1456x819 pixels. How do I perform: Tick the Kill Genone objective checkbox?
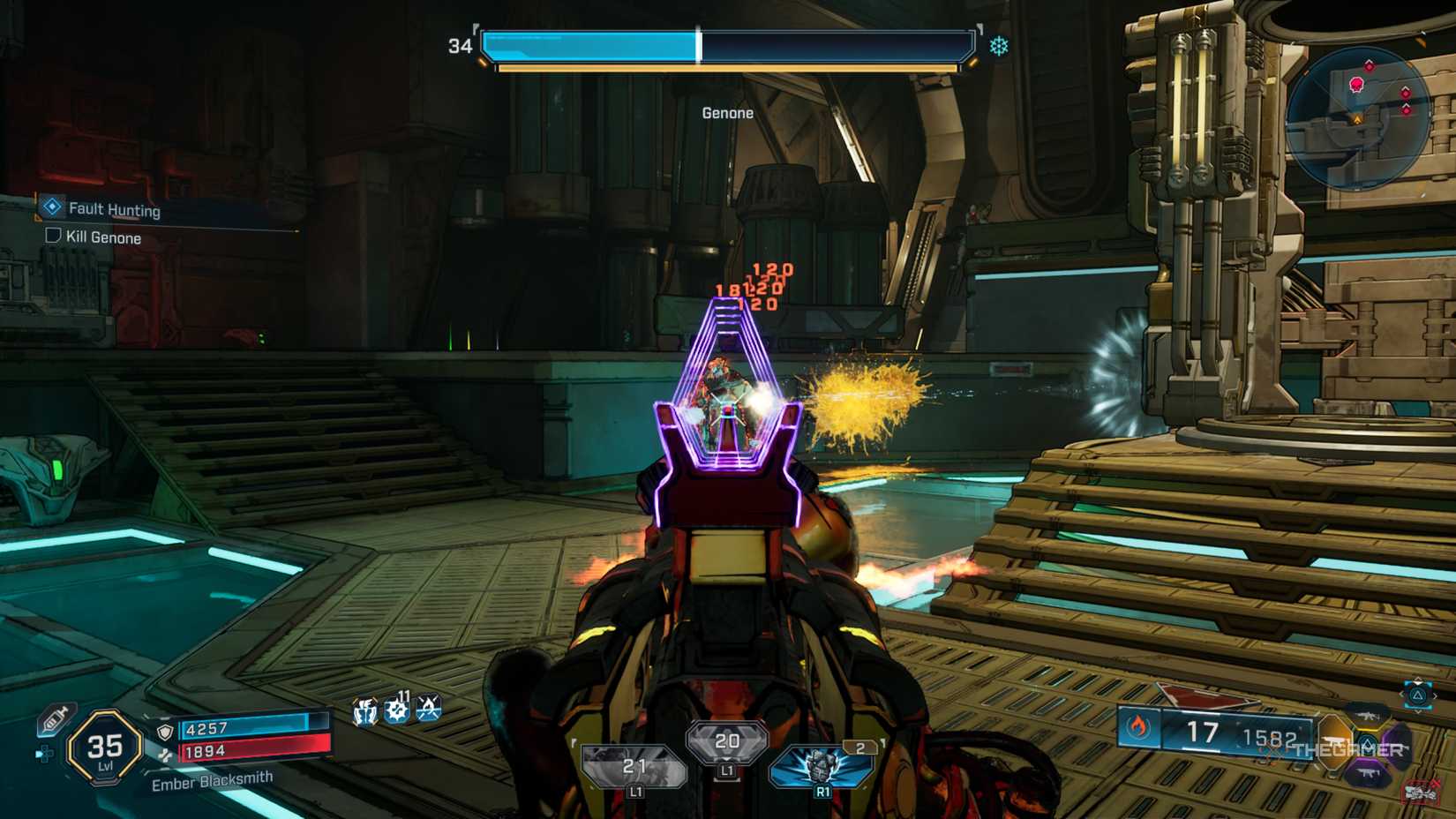[53, 236]
